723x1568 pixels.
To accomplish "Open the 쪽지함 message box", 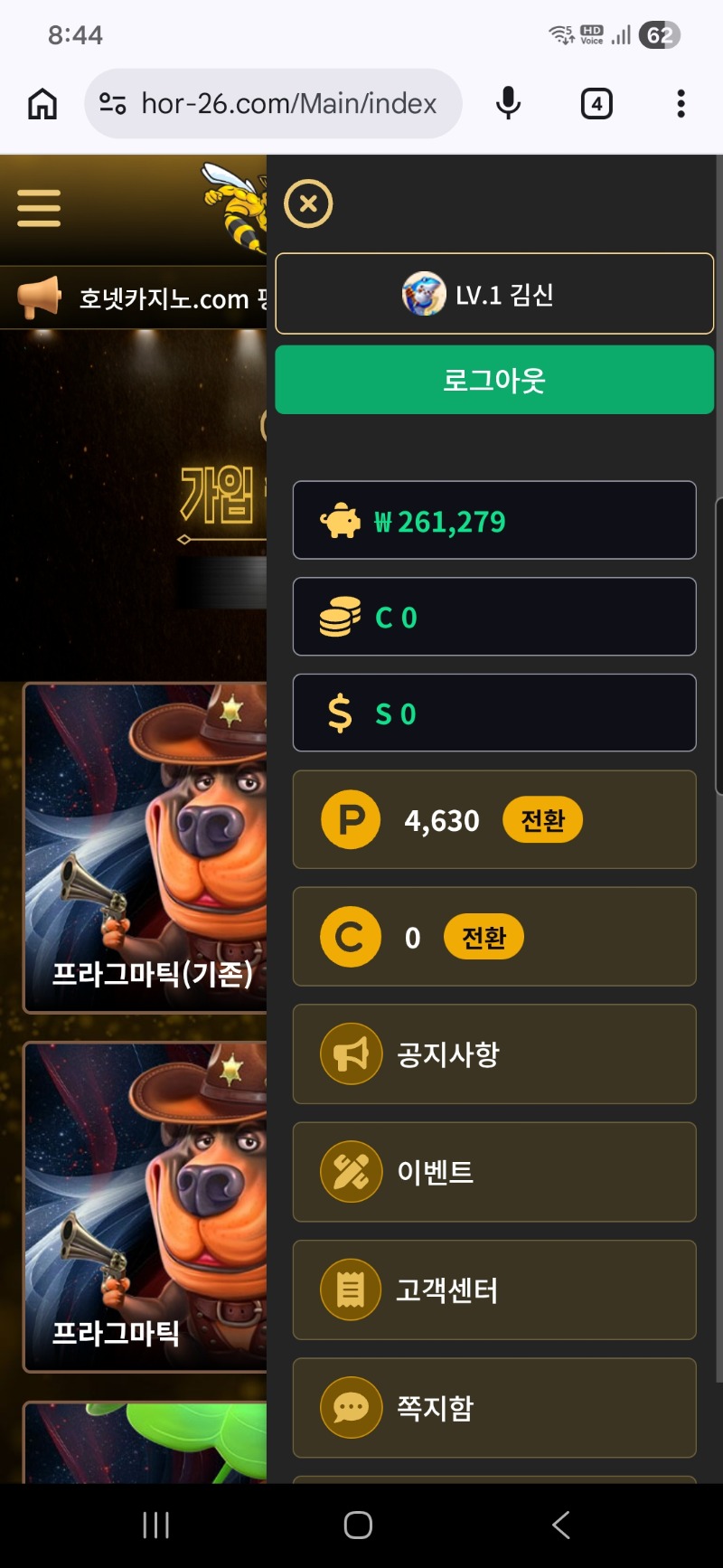I will pyautogui.click(x=494, y=1408).
